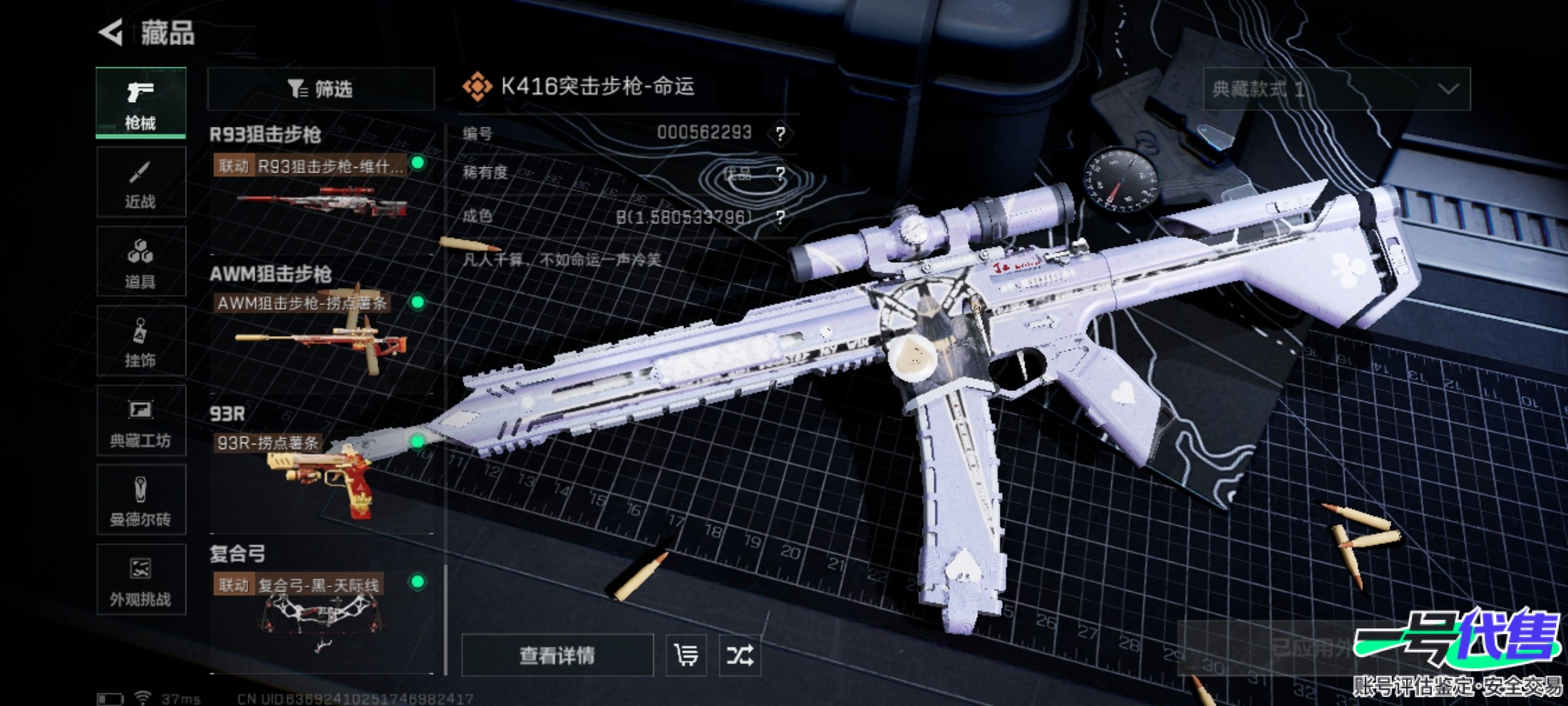Viewport: 1568px width, 706px height.
Task: Open the 近战 melee category
Action: point(140,182)
